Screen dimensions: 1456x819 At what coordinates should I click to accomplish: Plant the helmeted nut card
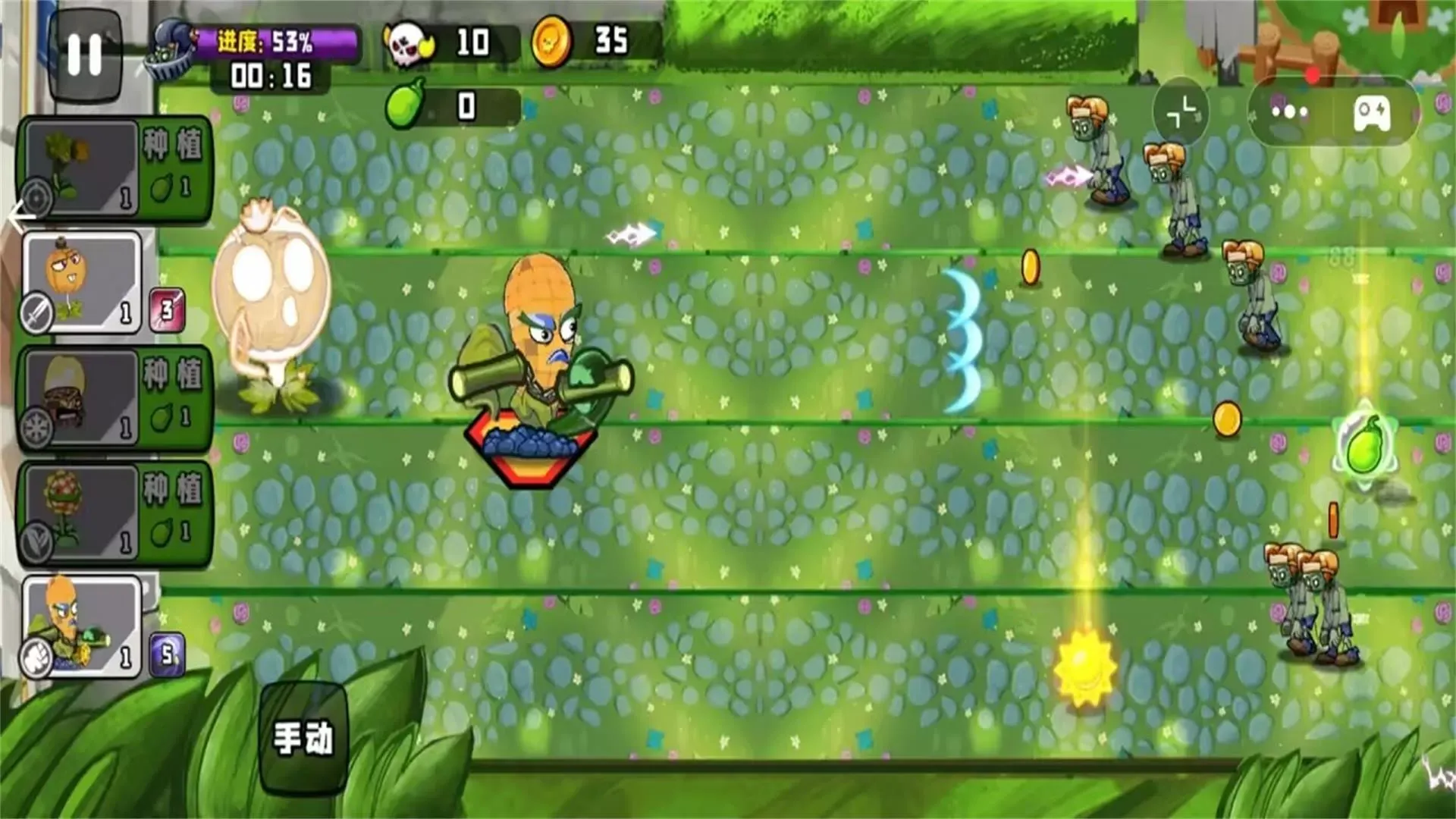click(x=114, y=398)
